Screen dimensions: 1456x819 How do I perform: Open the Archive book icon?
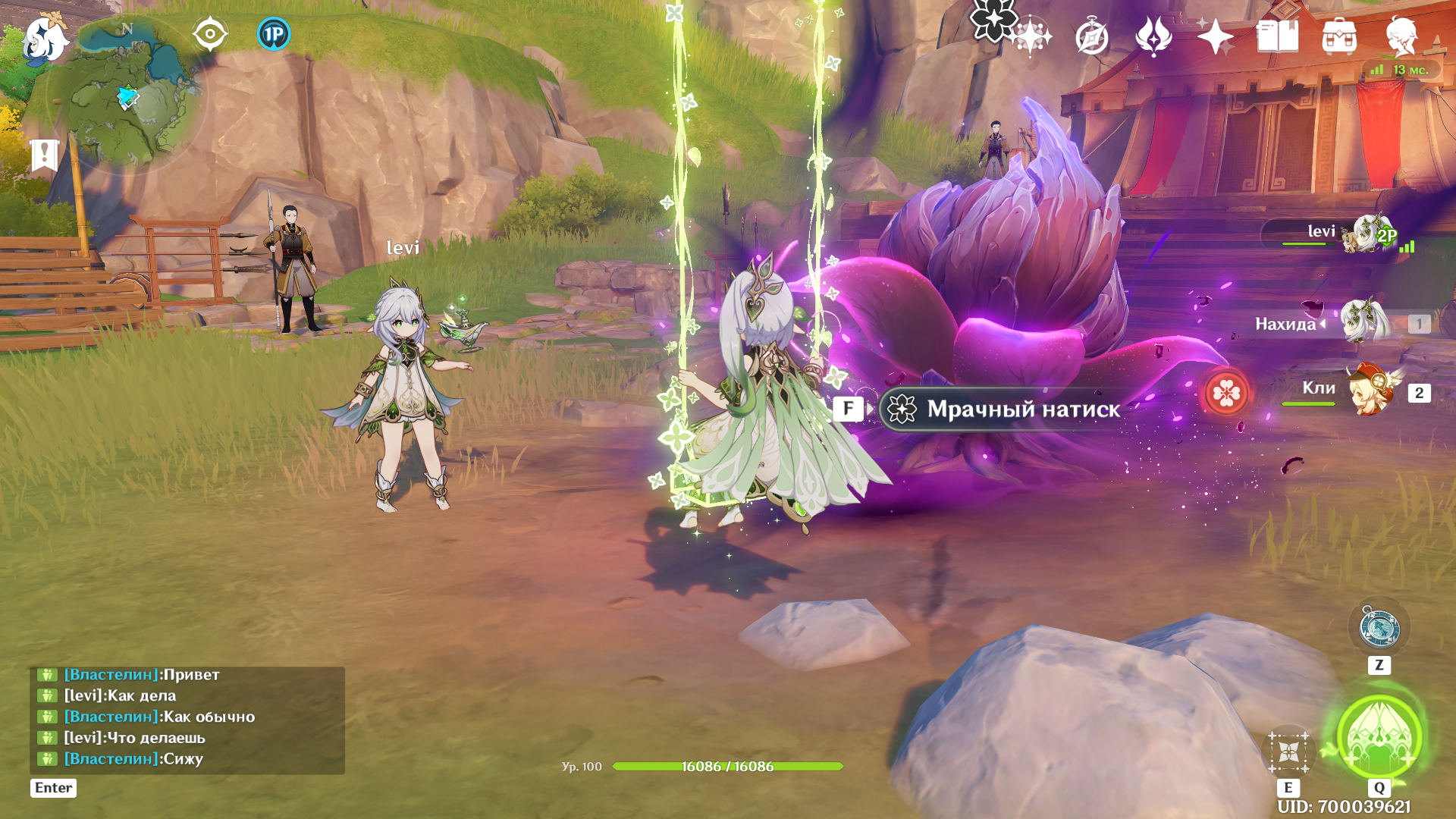[1277, 36]
